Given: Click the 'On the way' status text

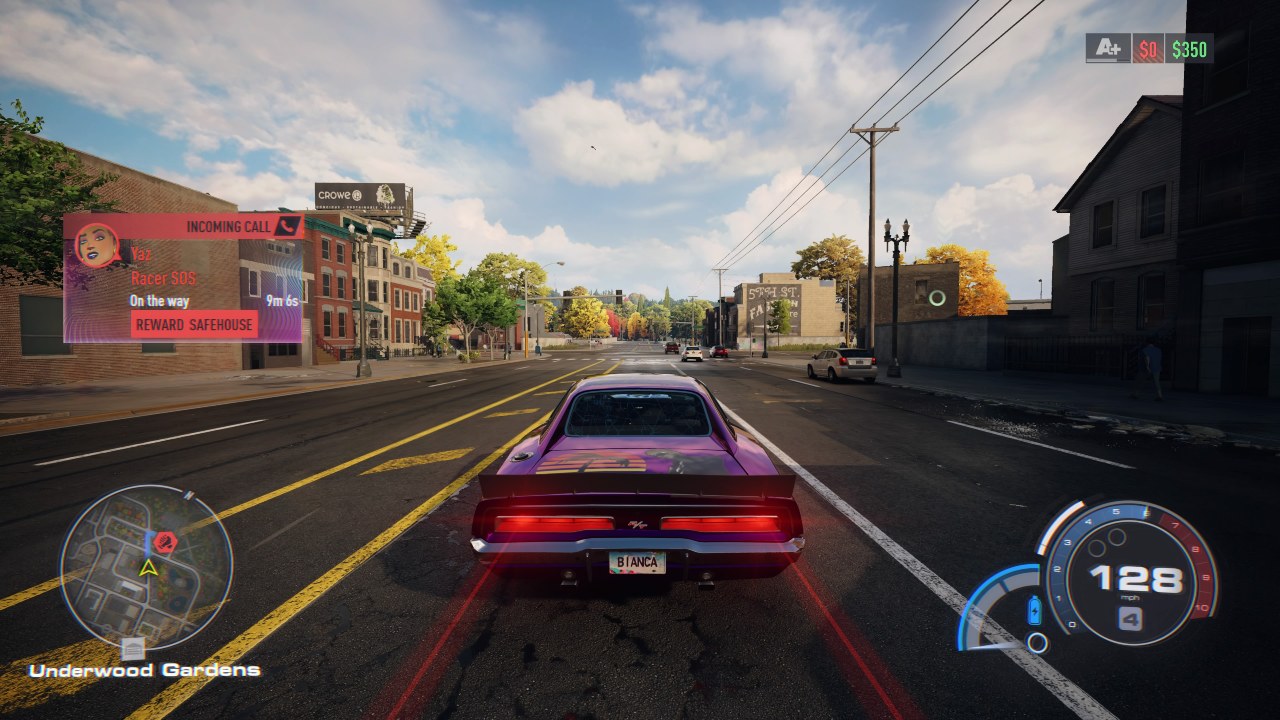Looking at the screenshot, I should tap(160, 300).
